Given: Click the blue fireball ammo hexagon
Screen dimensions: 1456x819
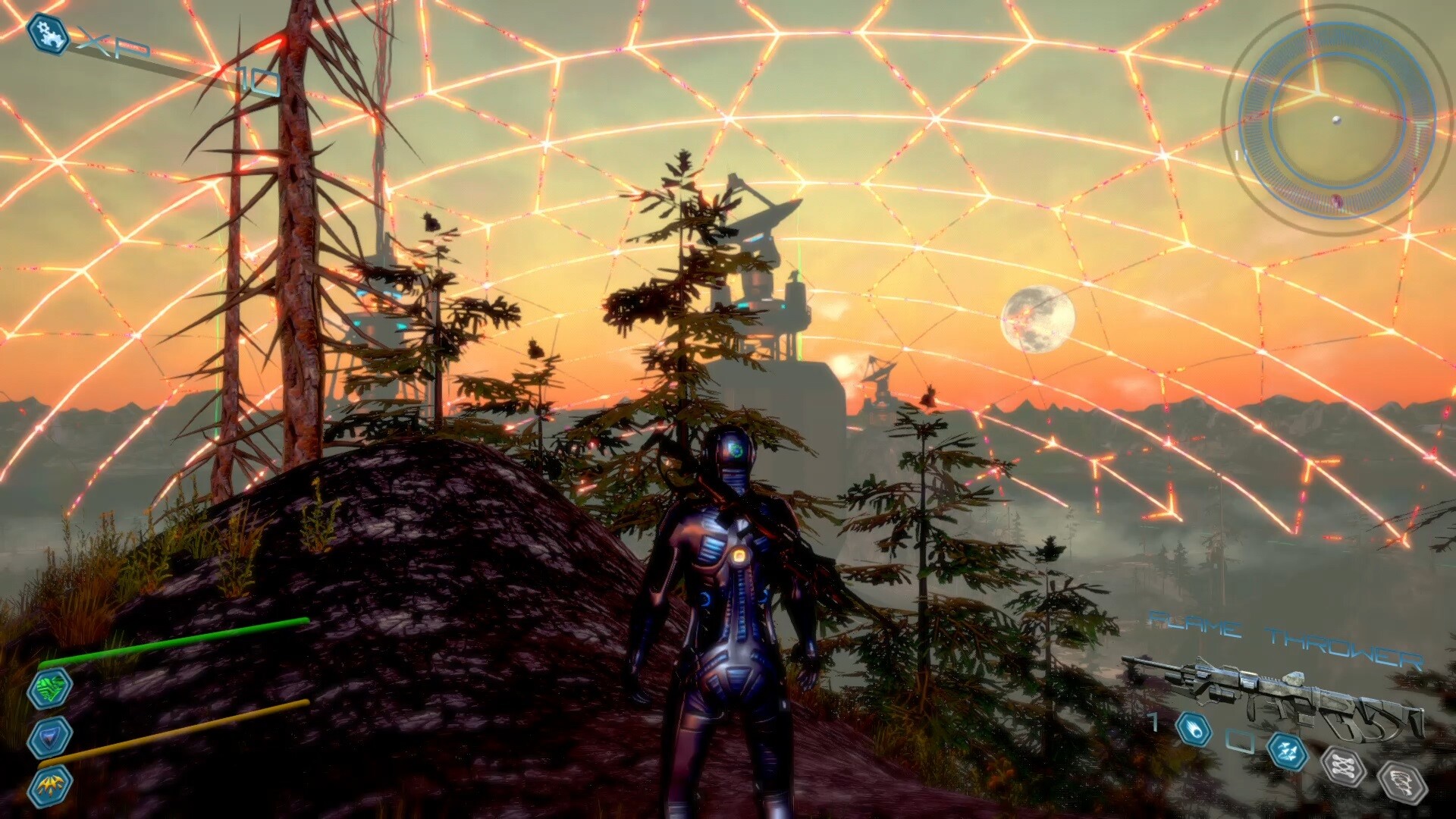Looking at the screenshot, I should pos(1193,729).
